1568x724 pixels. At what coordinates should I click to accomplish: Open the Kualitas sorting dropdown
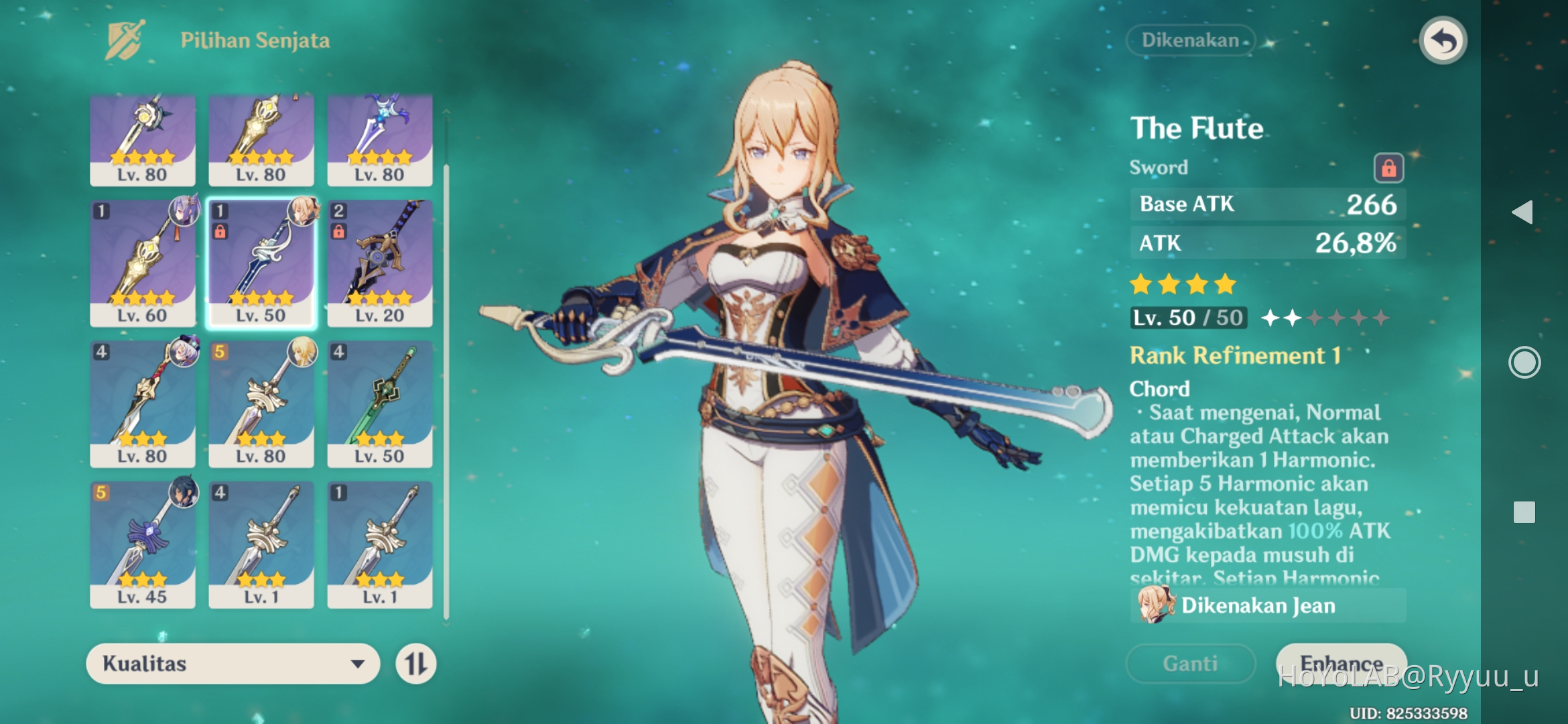[231, 664]
